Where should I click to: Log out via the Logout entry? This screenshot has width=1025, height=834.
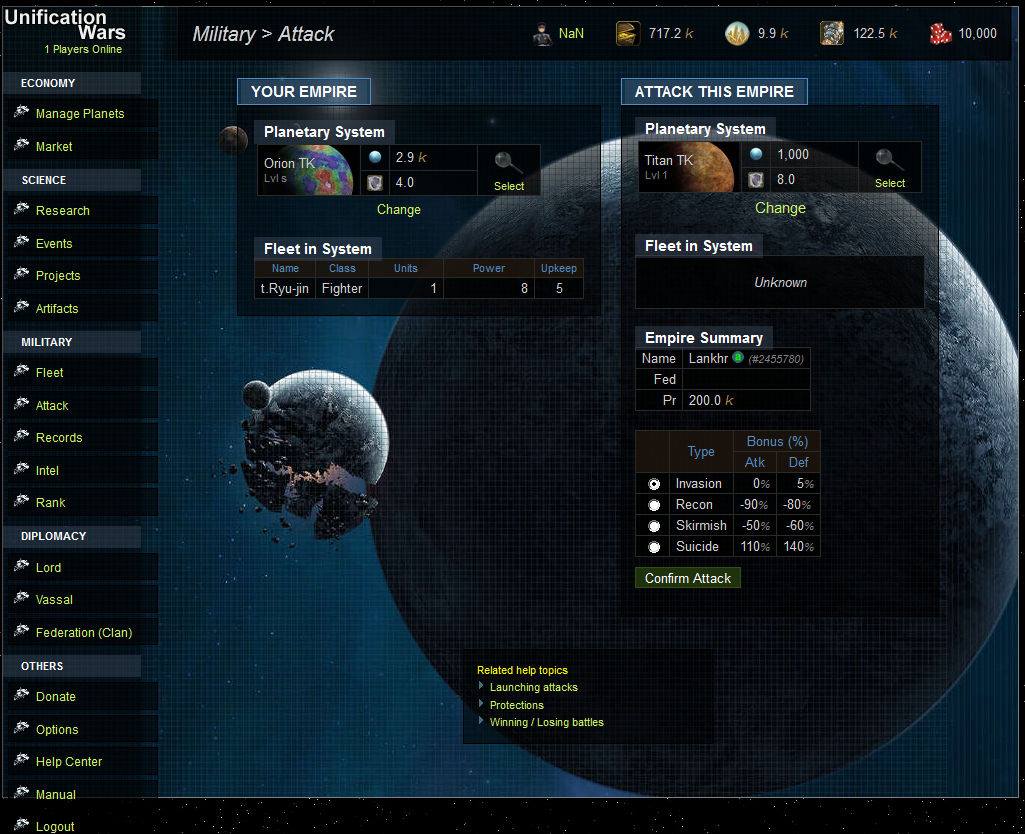(55, 827)
